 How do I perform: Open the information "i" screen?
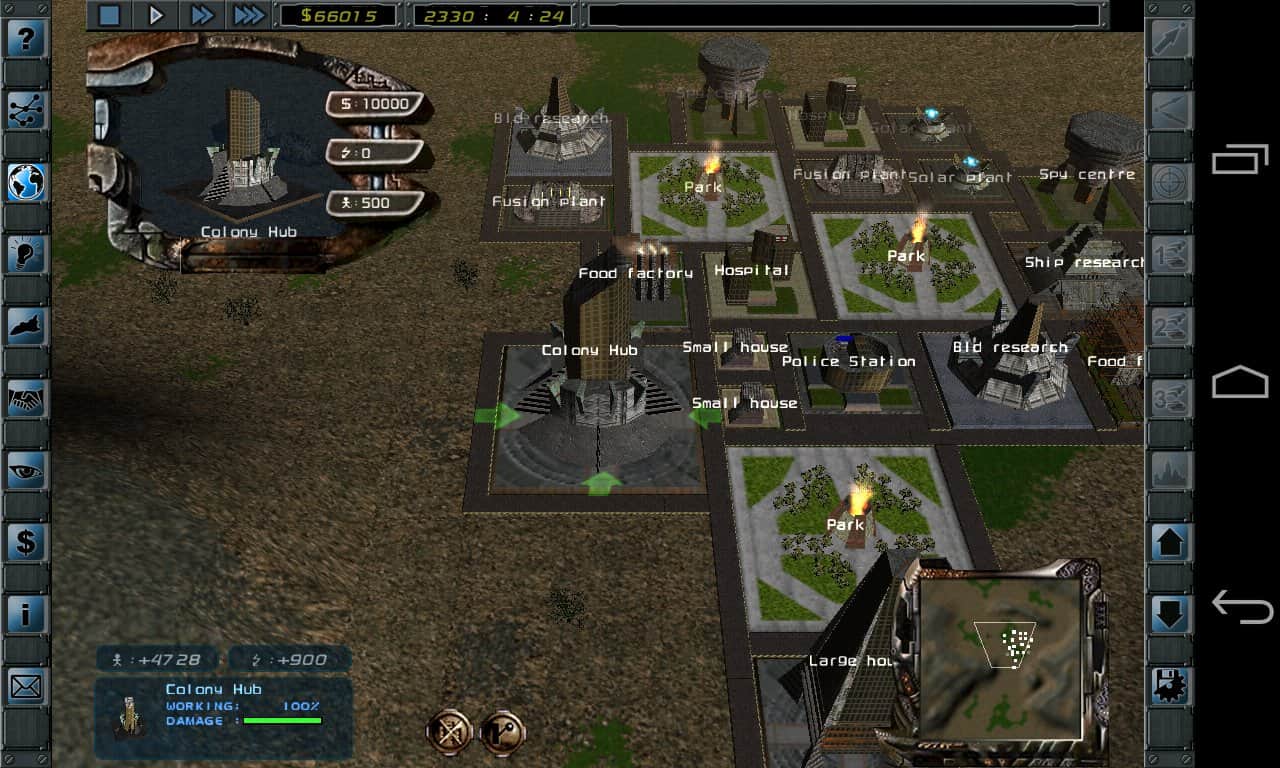[26, 615]
